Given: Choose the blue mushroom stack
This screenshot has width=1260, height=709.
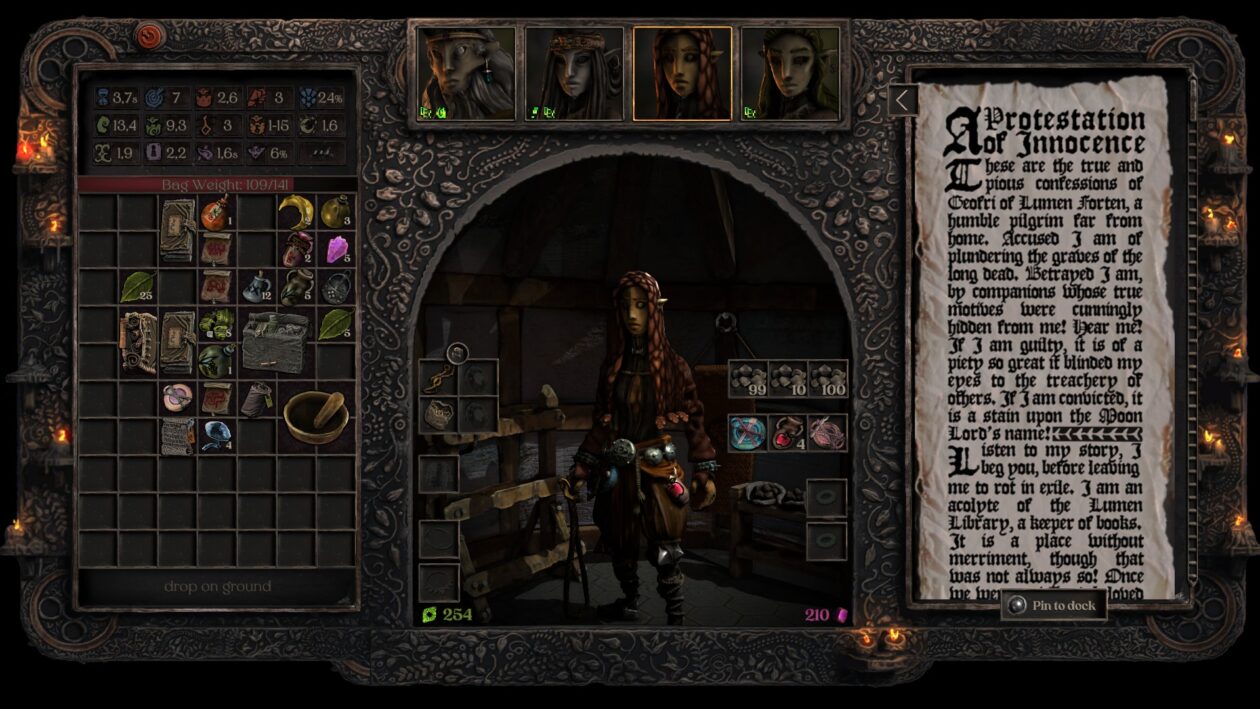Looking at the screenshot, I should tap(217, 434).
